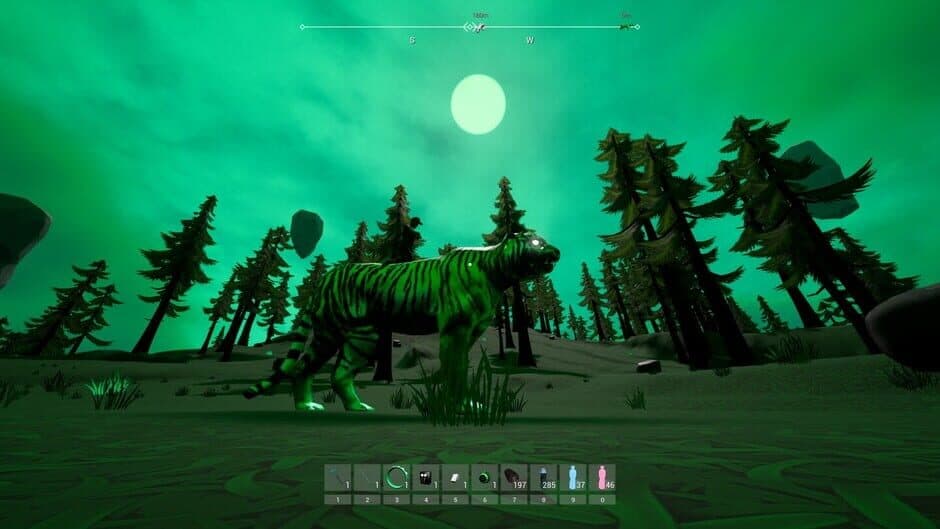Select the black device in slot 4
Image resolution: width=940 pixels, height=529 pixels.
(x=426, y=477)
